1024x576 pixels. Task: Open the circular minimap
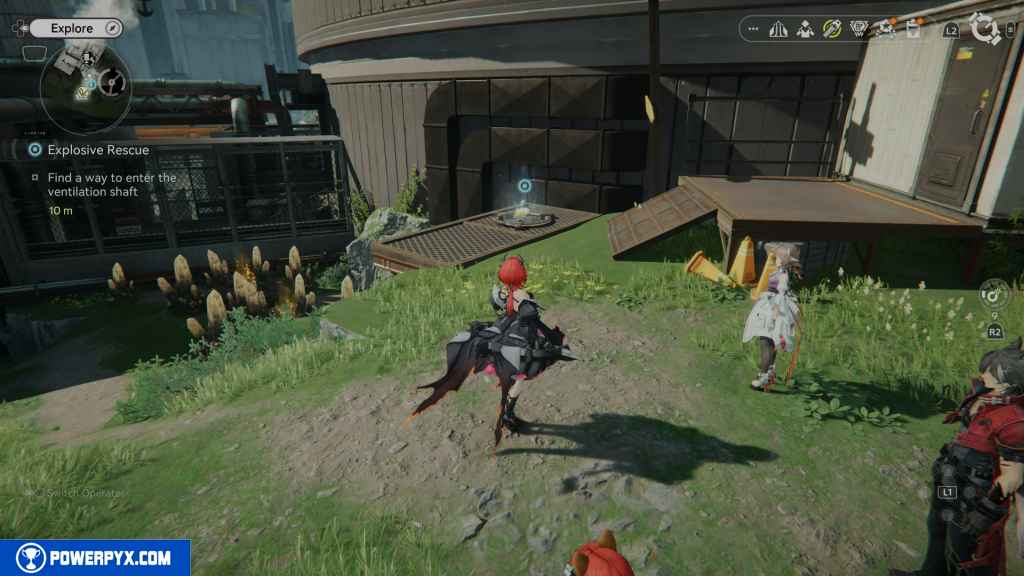85,85
